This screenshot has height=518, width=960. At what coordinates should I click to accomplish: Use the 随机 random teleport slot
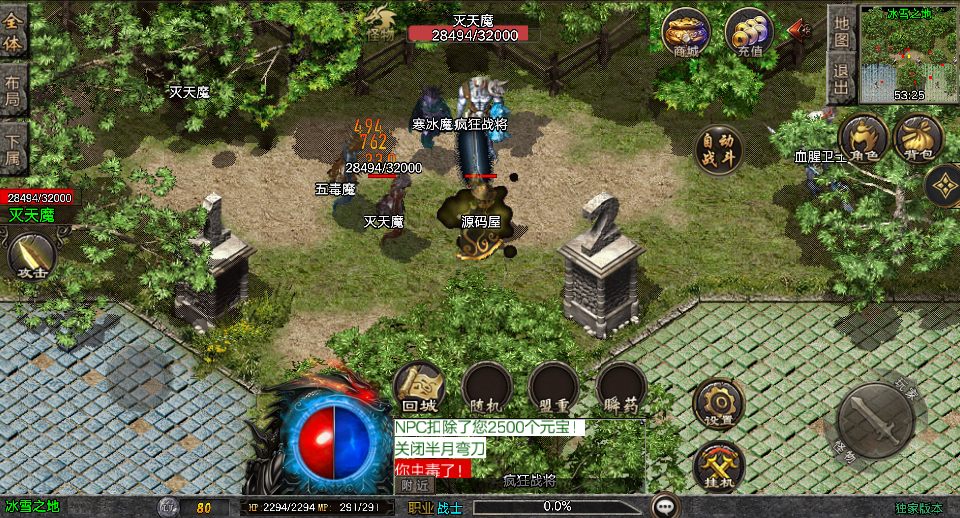tap(487, 387)
